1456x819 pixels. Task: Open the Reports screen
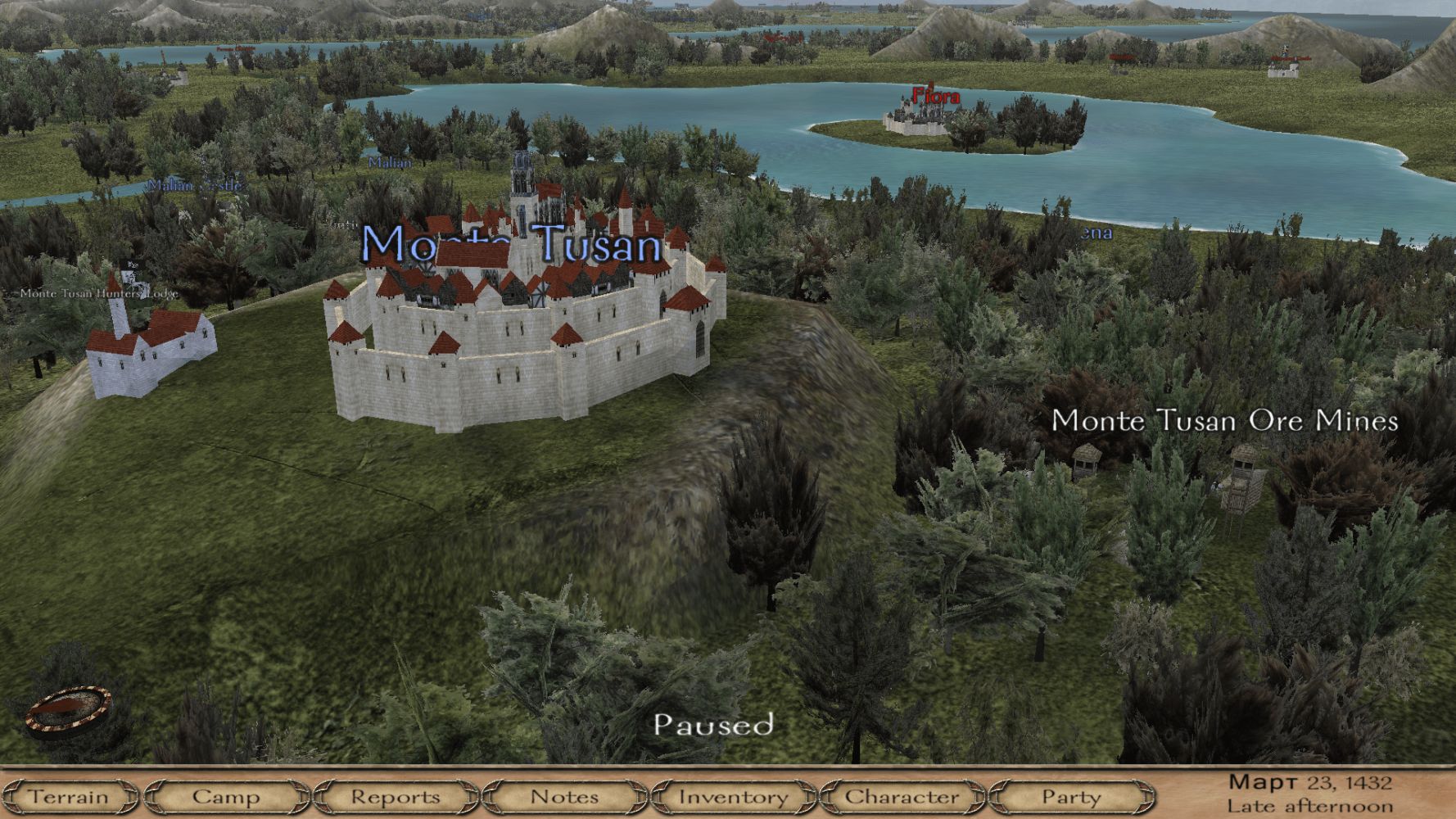pyautogui.click(x=395, y=796)
